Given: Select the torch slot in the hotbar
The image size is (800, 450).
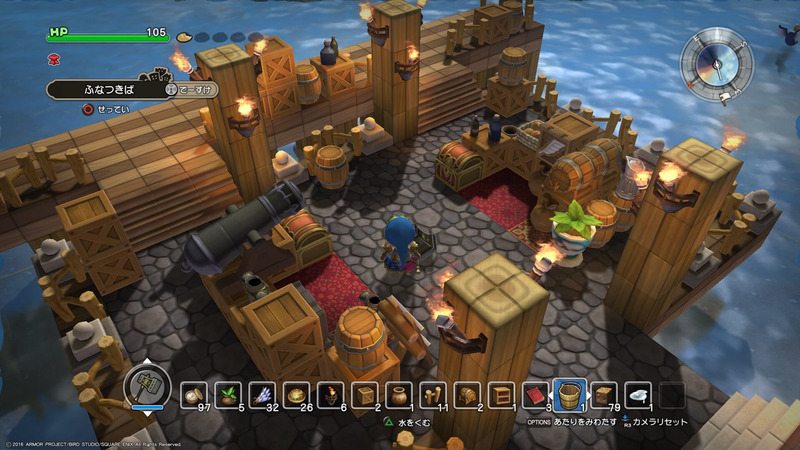Looking at the screenshot, I should pos(331,395).
